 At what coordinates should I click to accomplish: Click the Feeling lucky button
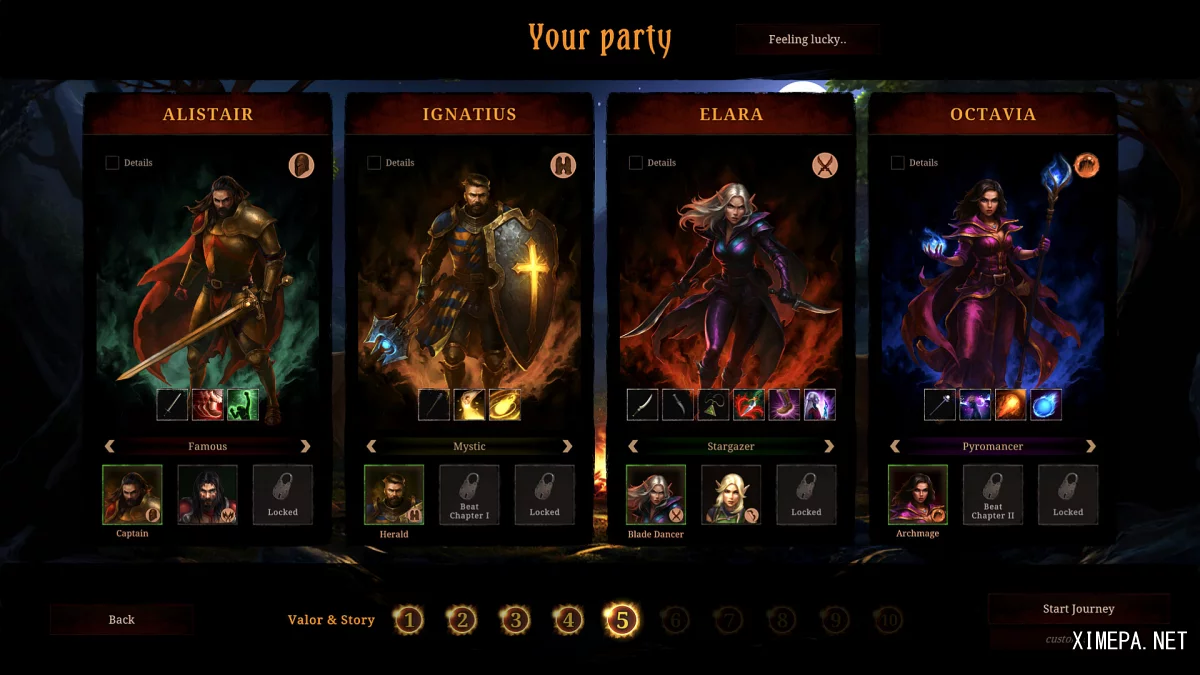[807, 40]
